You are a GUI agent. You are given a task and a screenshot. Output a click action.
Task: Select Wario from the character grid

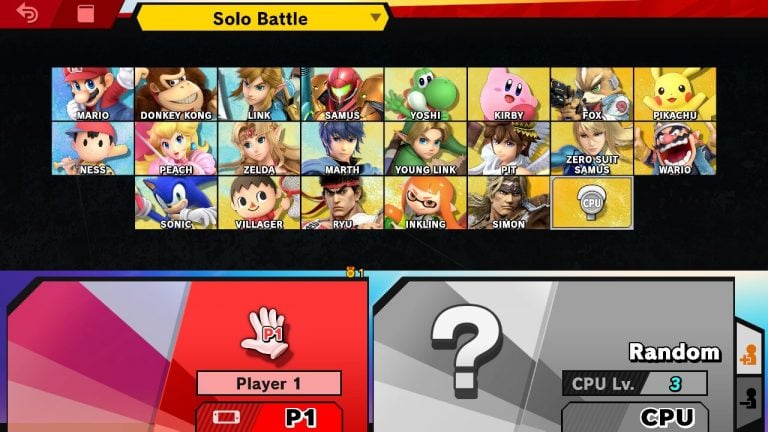click(x=674, y=148)
